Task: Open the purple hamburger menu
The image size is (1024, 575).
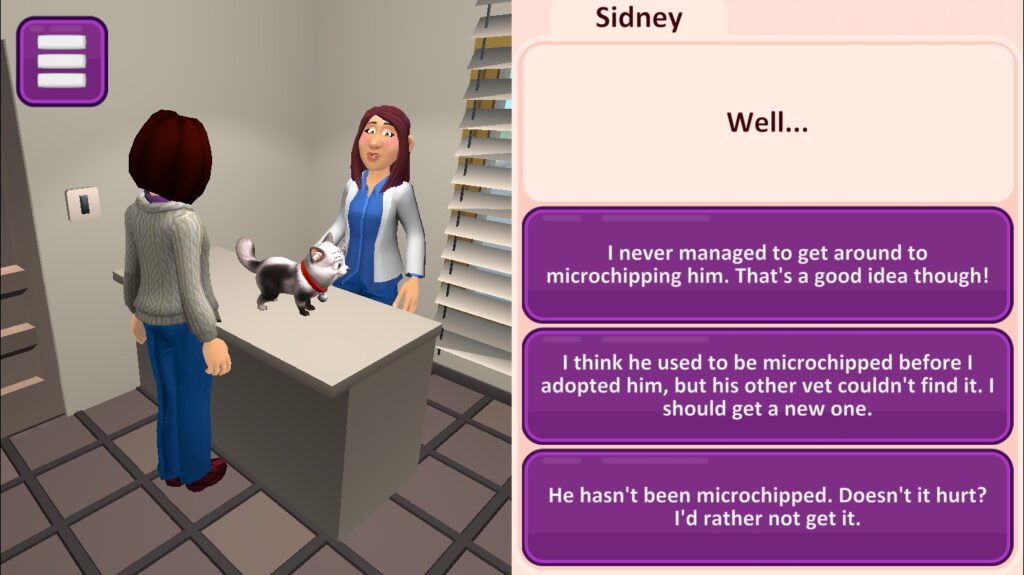Action: coord(62,61)
